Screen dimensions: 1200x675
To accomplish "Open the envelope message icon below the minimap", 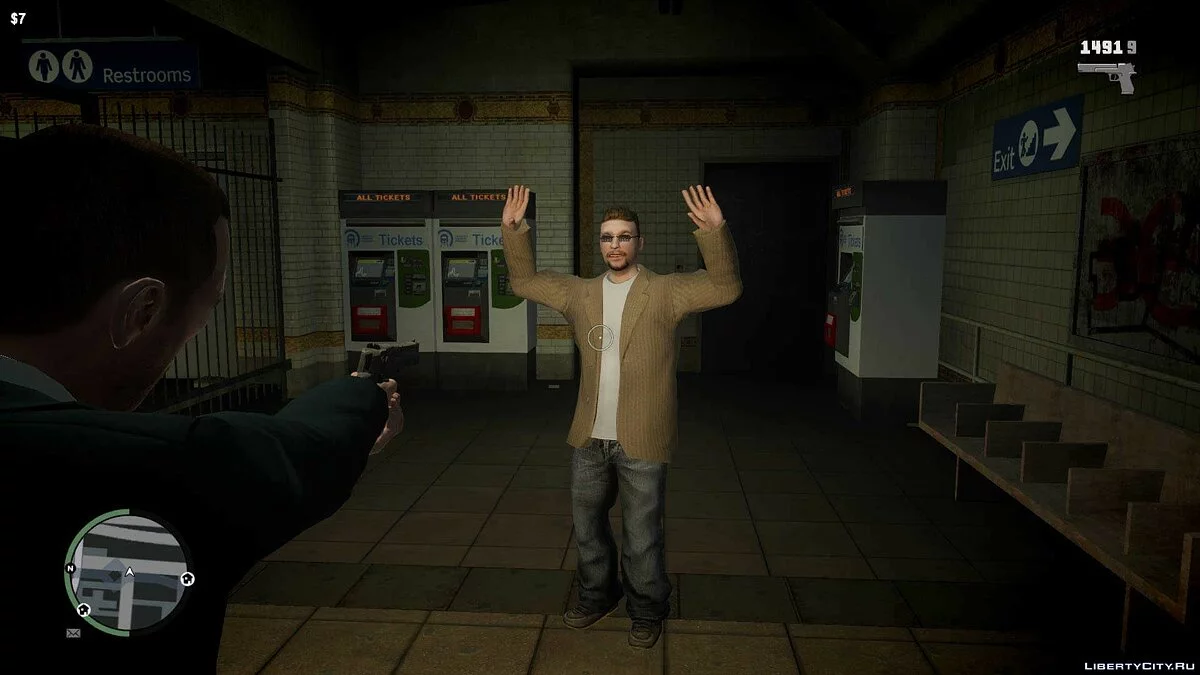I will (x=73, y=633).
